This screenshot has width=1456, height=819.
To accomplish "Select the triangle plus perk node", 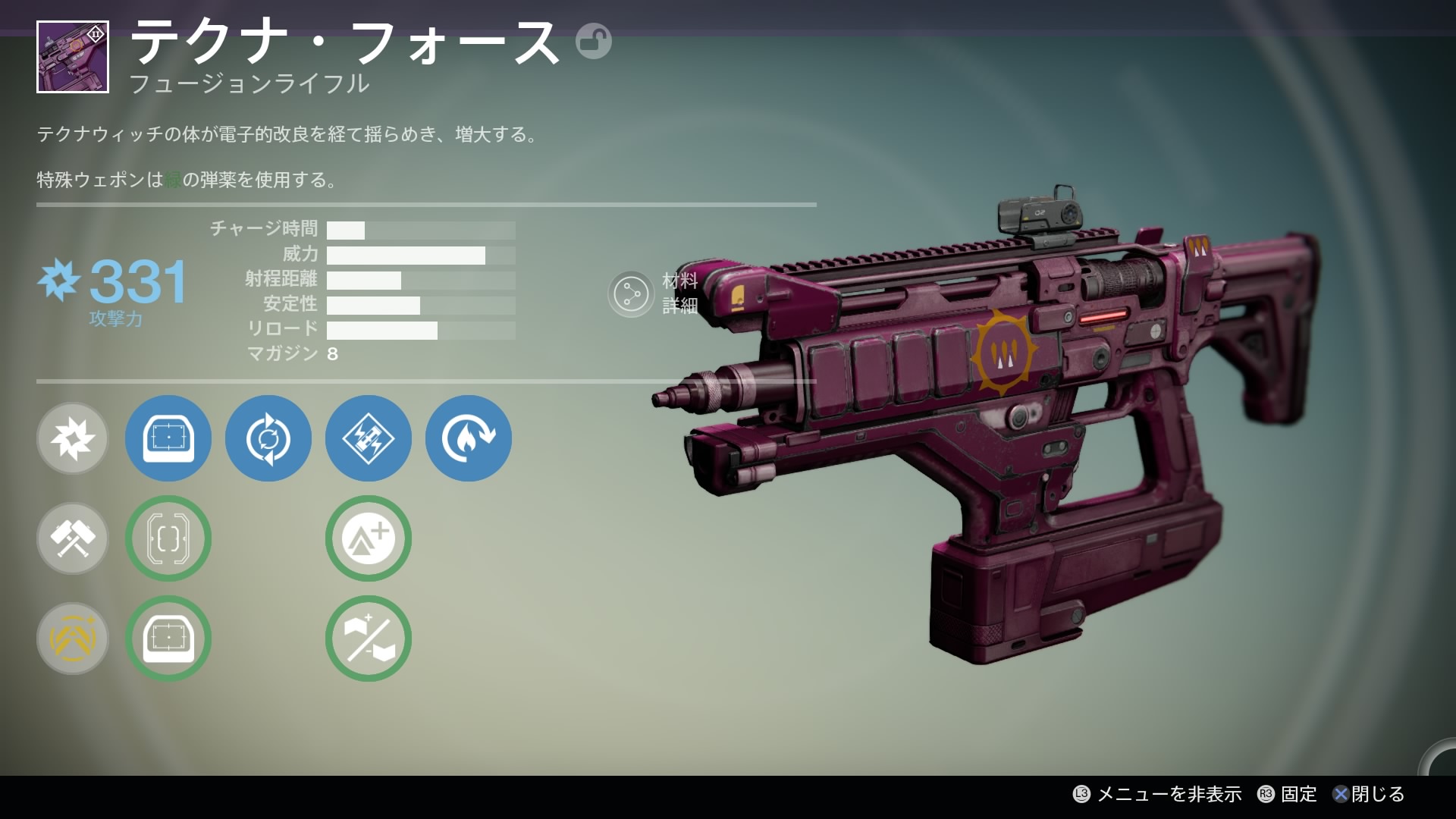I will 369,538.
